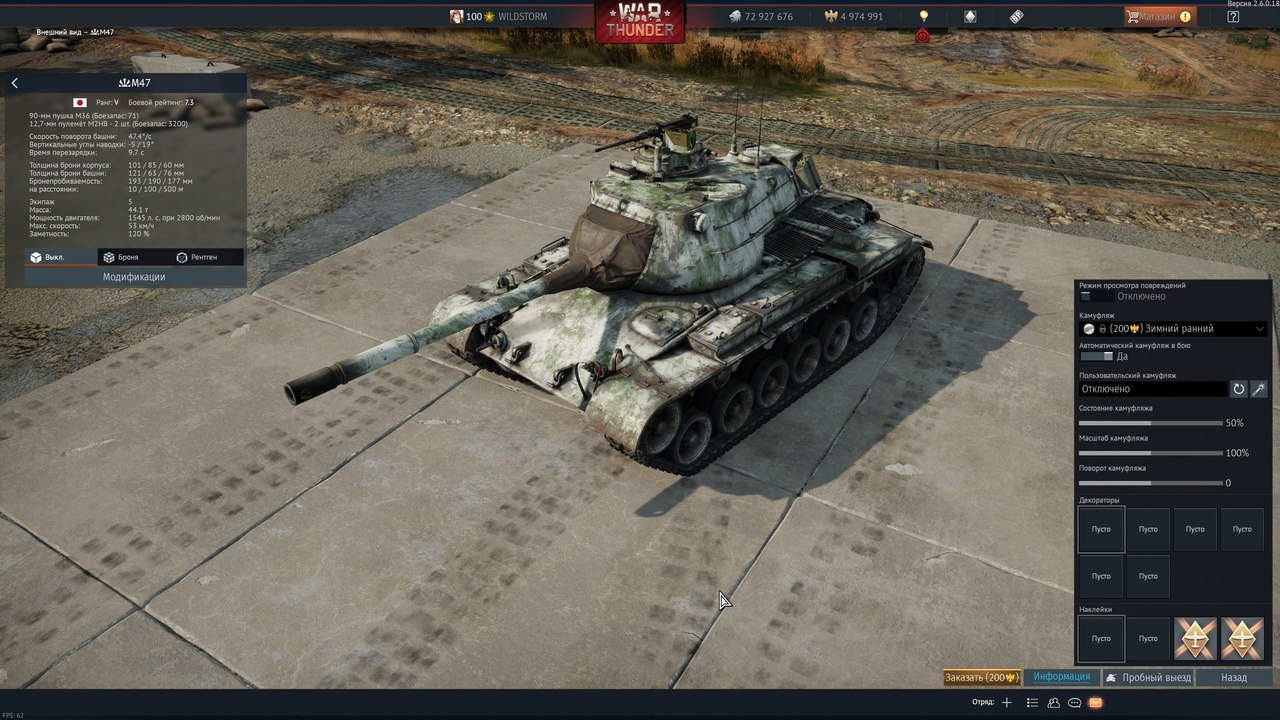Viewport: 1280px width, 720px height.
Task: Select the Рентген x-ray view
Action: click(196, 257)
